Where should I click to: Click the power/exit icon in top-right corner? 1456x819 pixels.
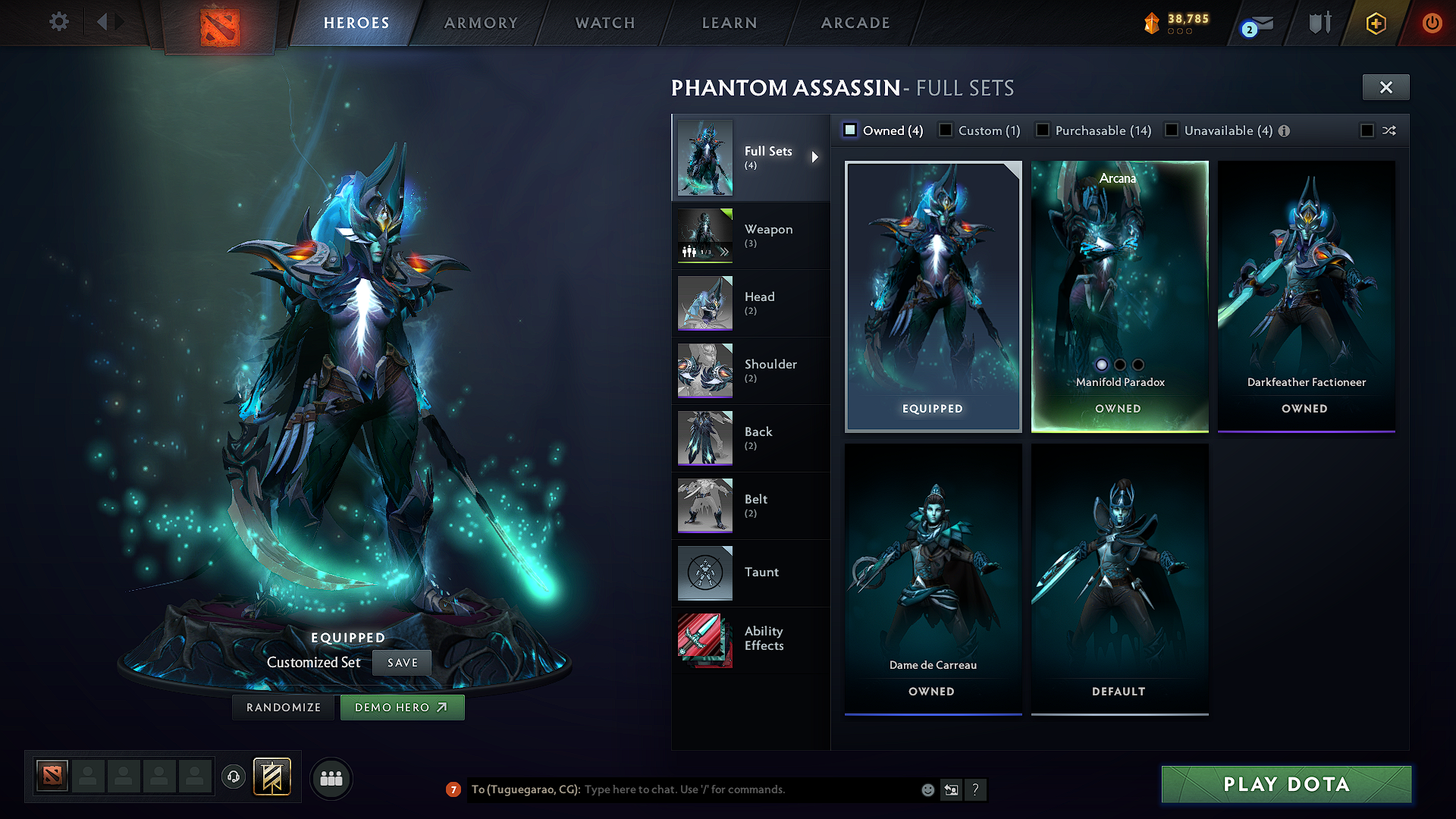coord(1432,23)
